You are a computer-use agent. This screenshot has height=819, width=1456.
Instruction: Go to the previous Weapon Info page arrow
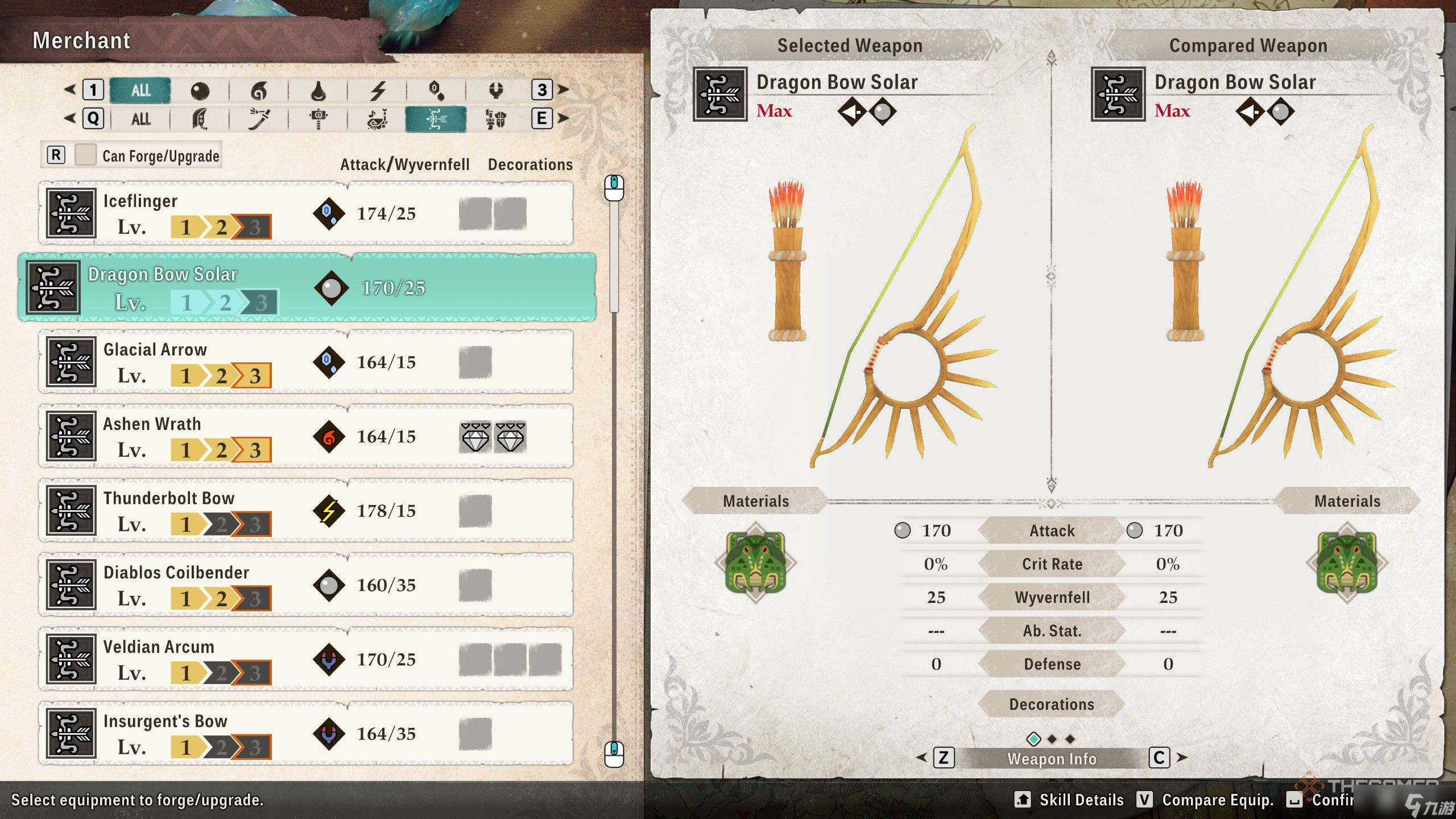[921, 758]
